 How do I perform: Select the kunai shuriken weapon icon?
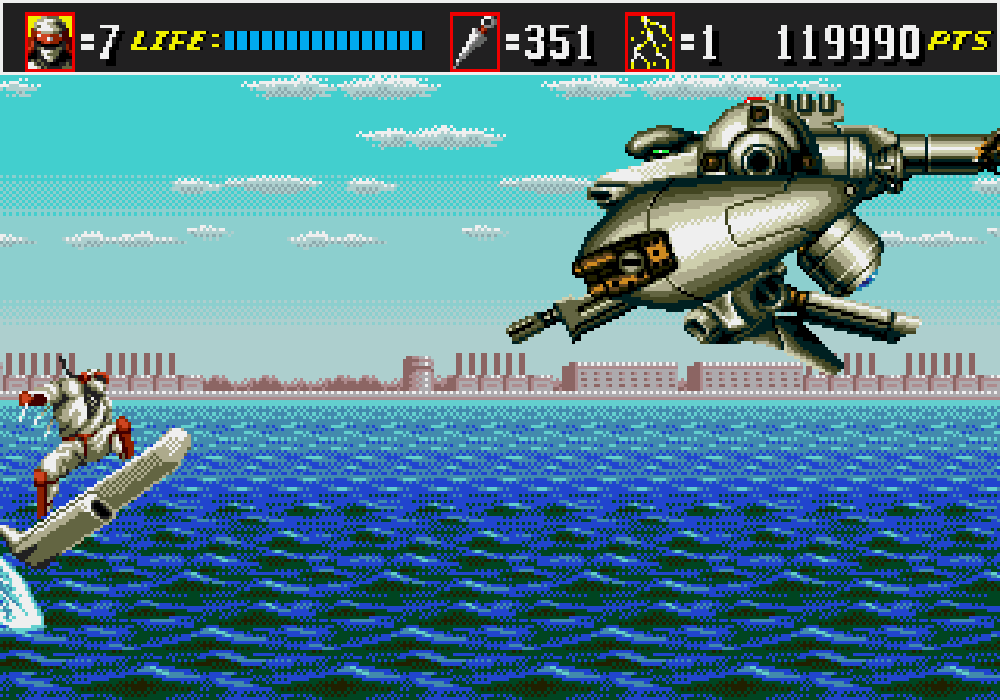coord(474,42)
